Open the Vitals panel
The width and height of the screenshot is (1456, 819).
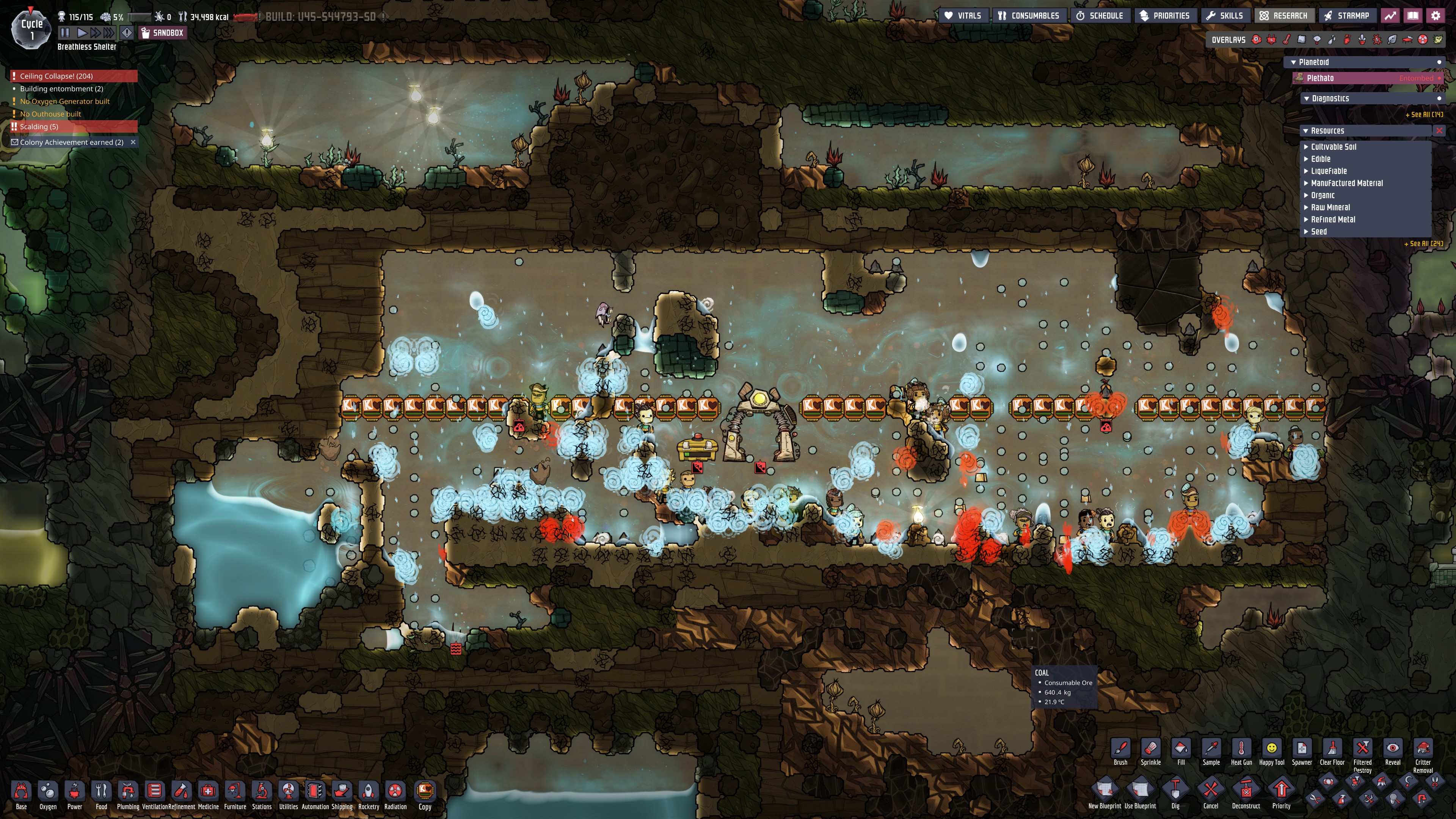[x=963, y=16]
